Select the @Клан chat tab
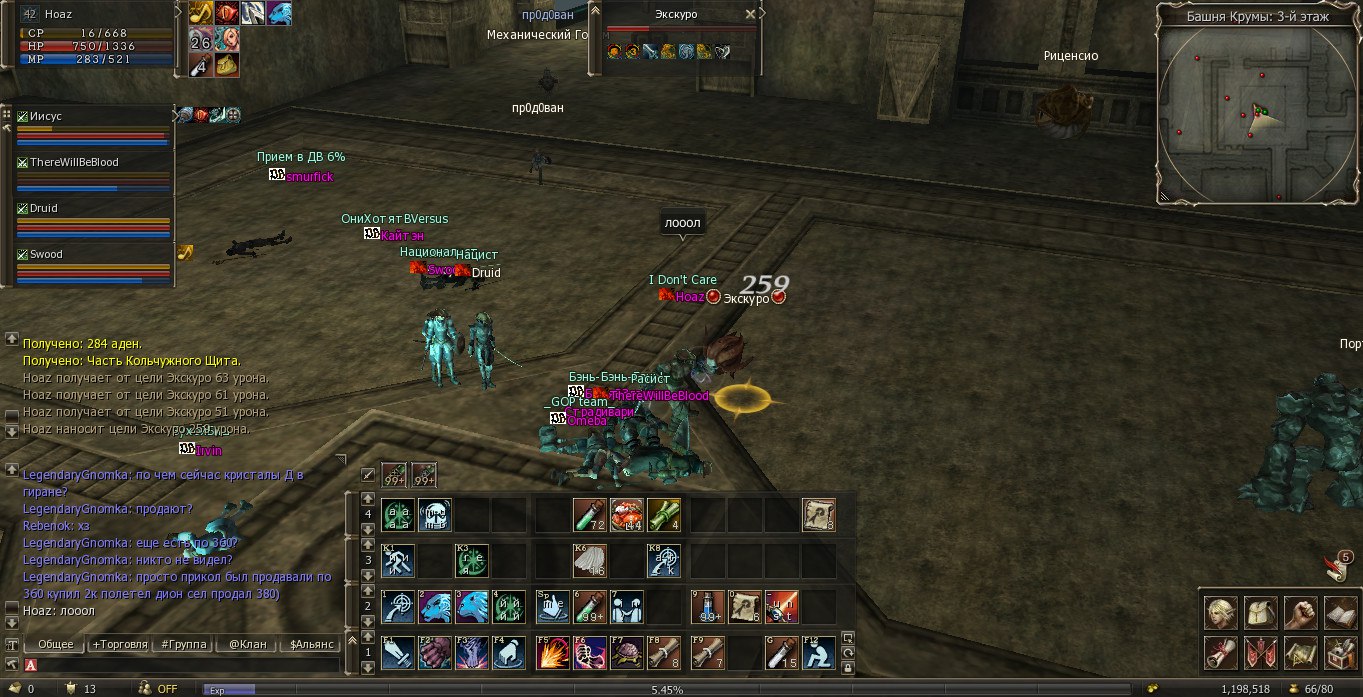Image resolution: width=1363 pixels, height=697 pixels. click(x=247, y=644)
